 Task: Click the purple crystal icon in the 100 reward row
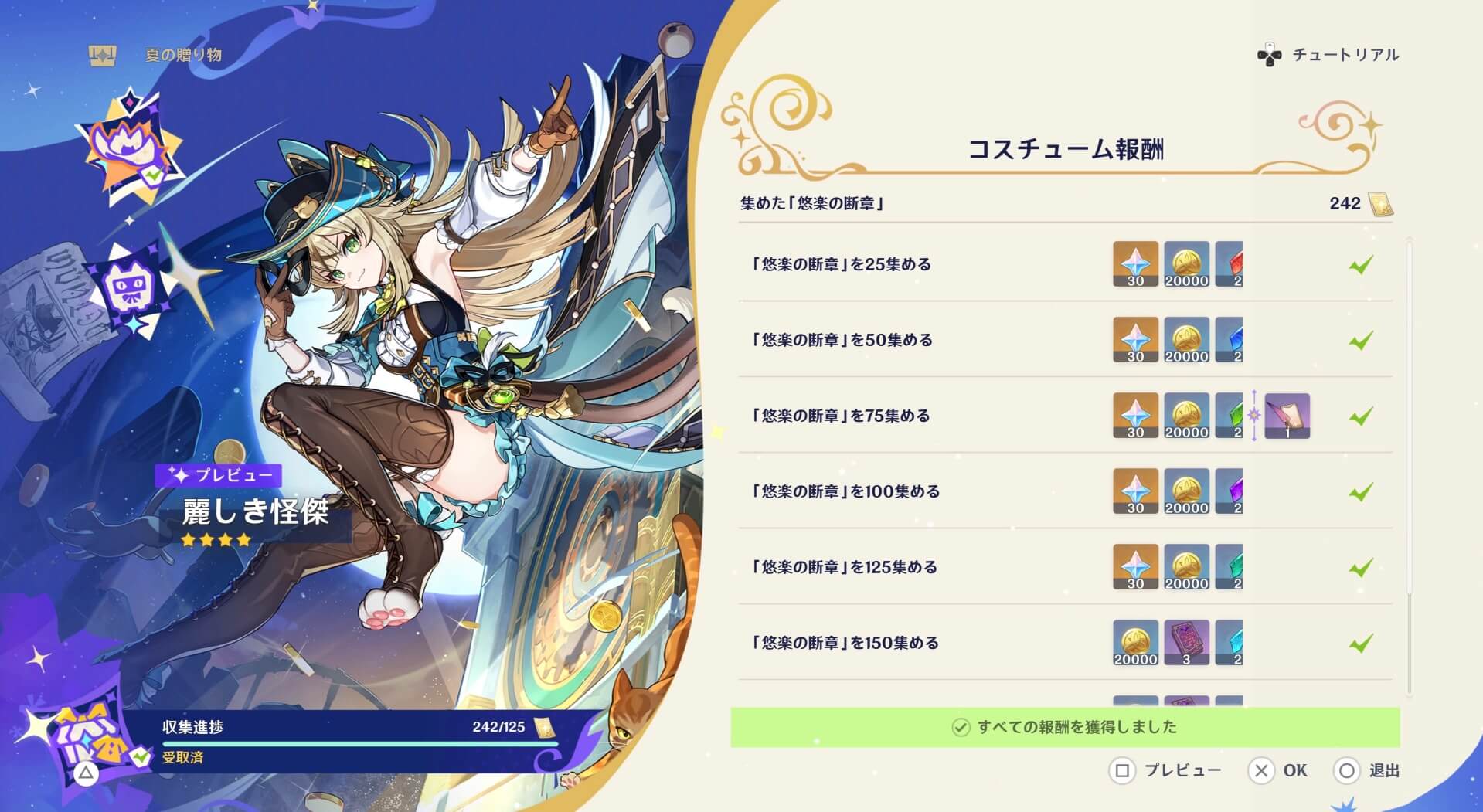click(1228, 491)
